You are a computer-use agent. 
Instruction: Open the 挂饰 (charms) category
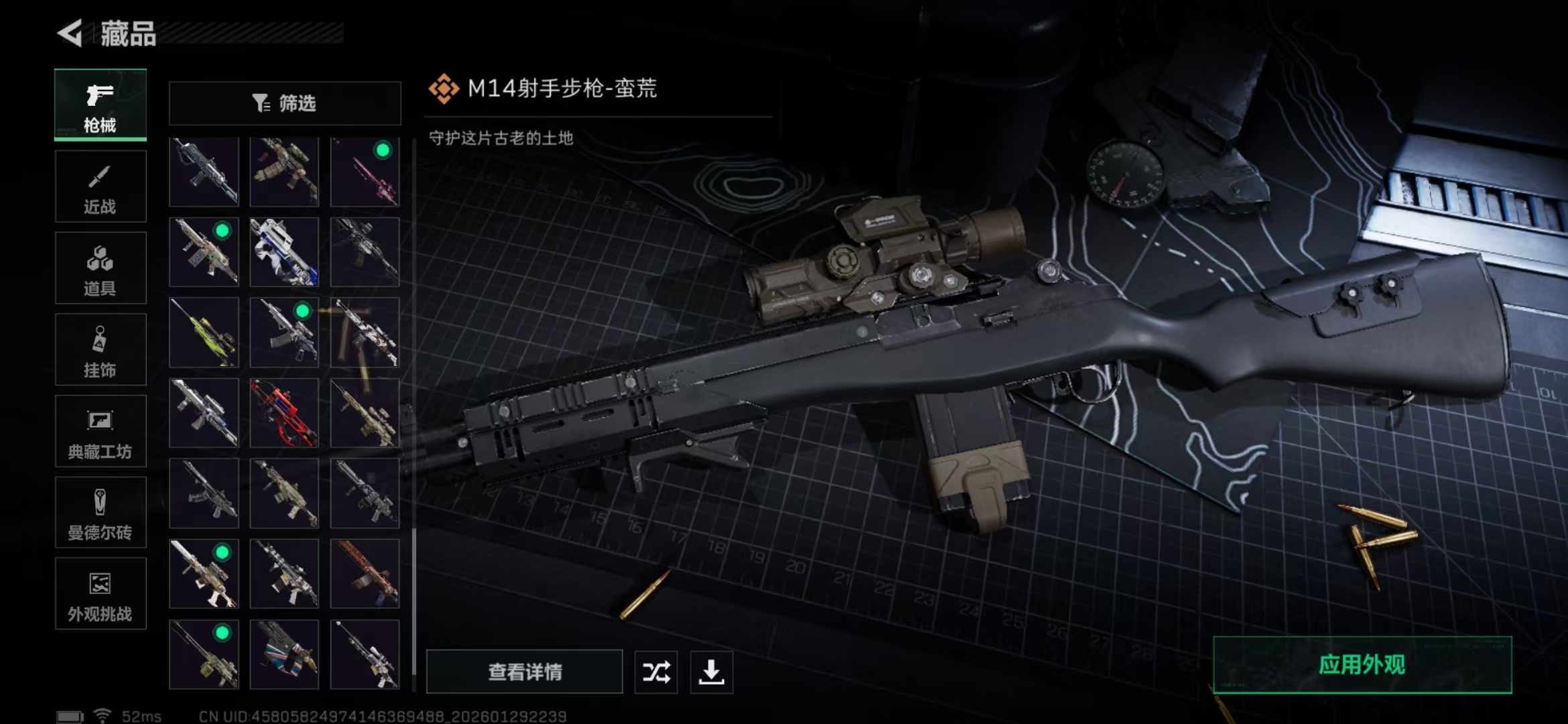click(101, 349)
